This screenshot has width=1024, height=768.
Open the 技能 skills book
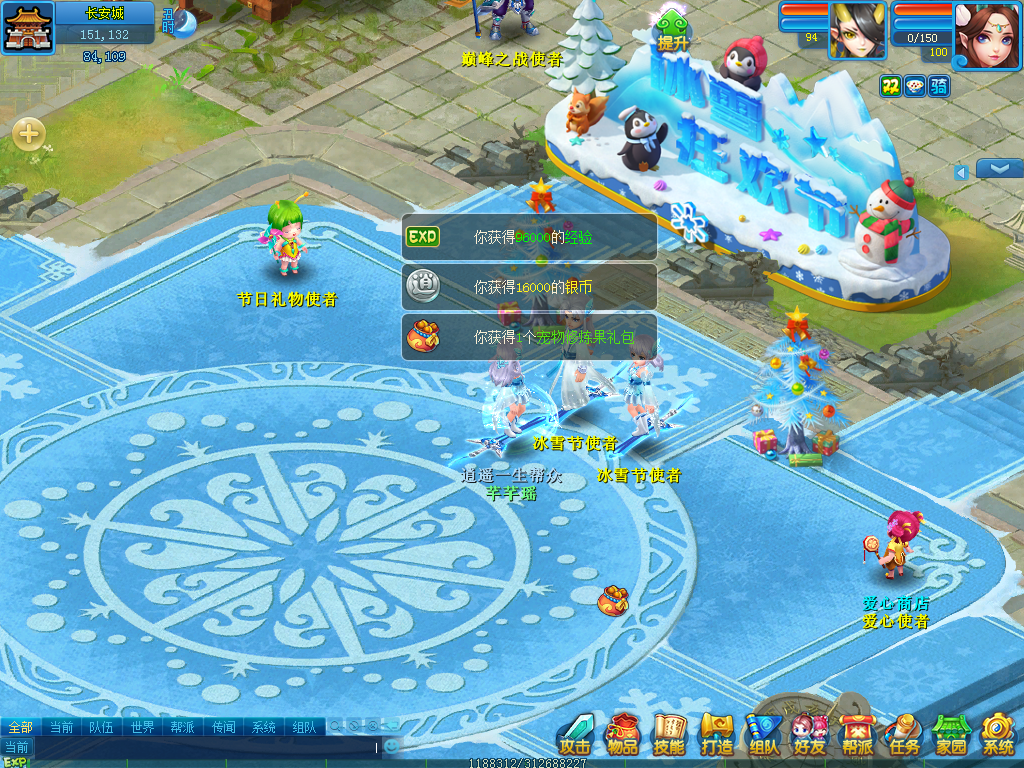click(x=669, y=735)
